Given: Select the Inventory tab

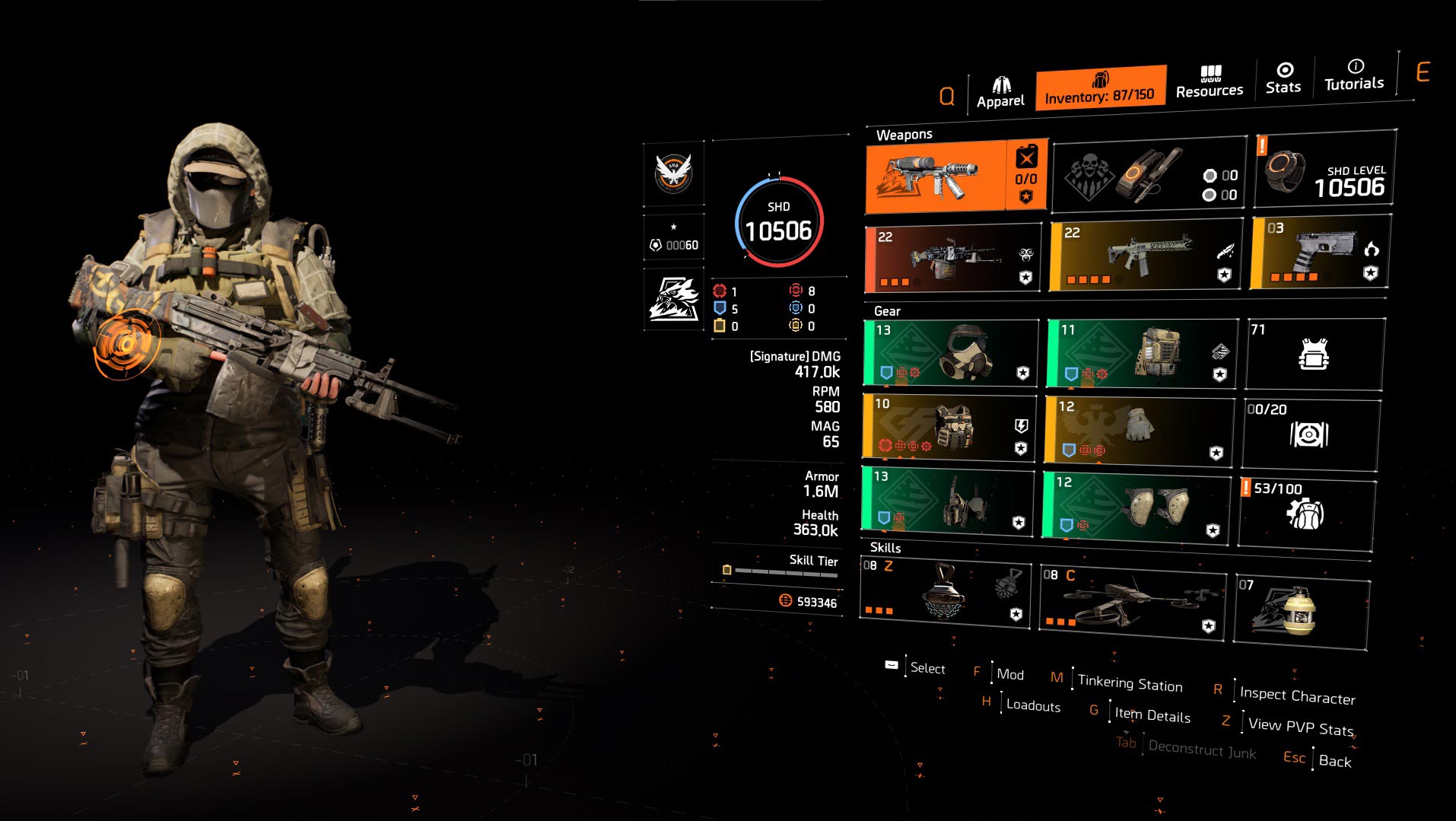Looking at the screenshot, I should pos(1100,88).
